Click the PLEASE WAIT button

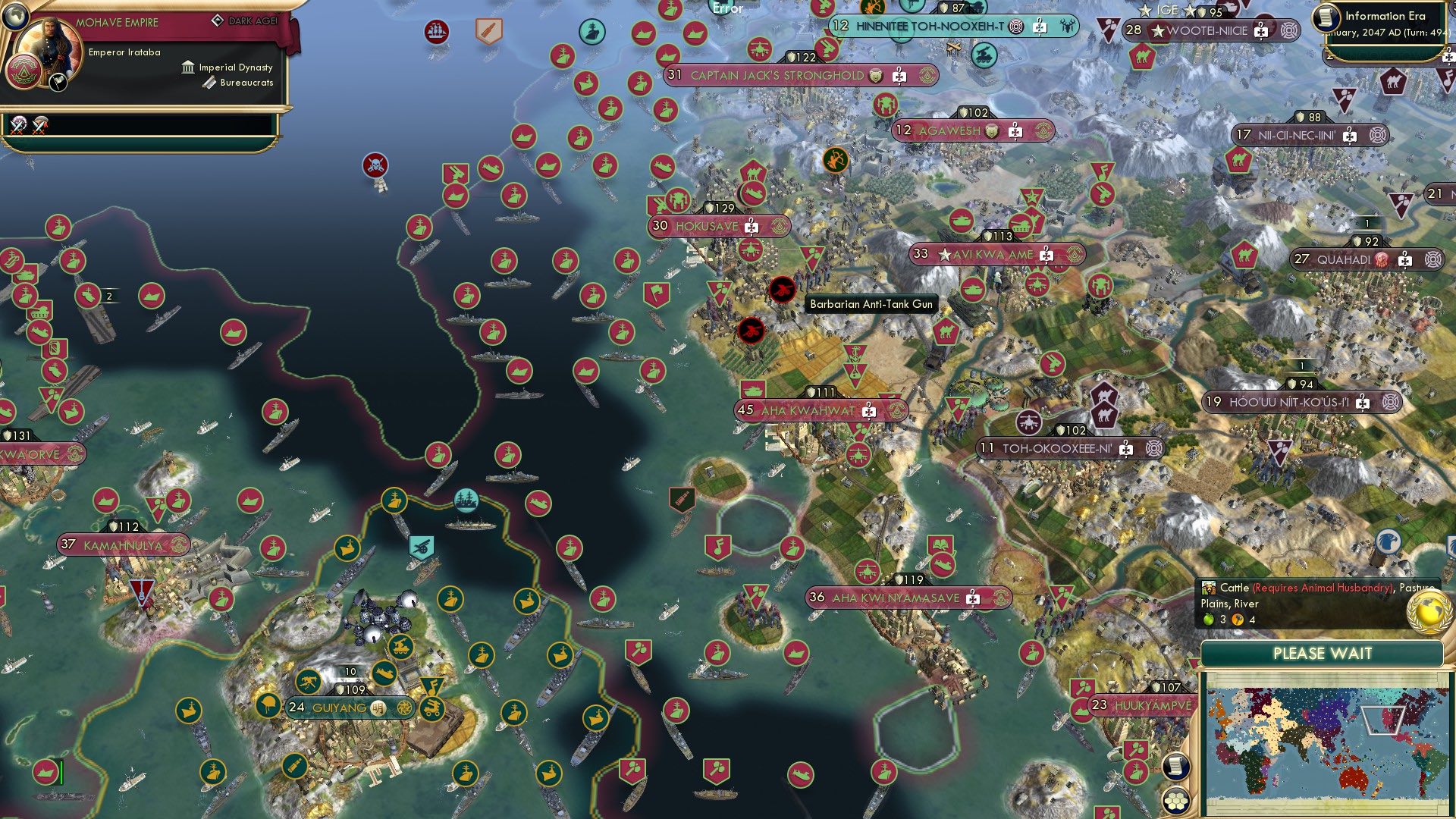(1323, 653)
